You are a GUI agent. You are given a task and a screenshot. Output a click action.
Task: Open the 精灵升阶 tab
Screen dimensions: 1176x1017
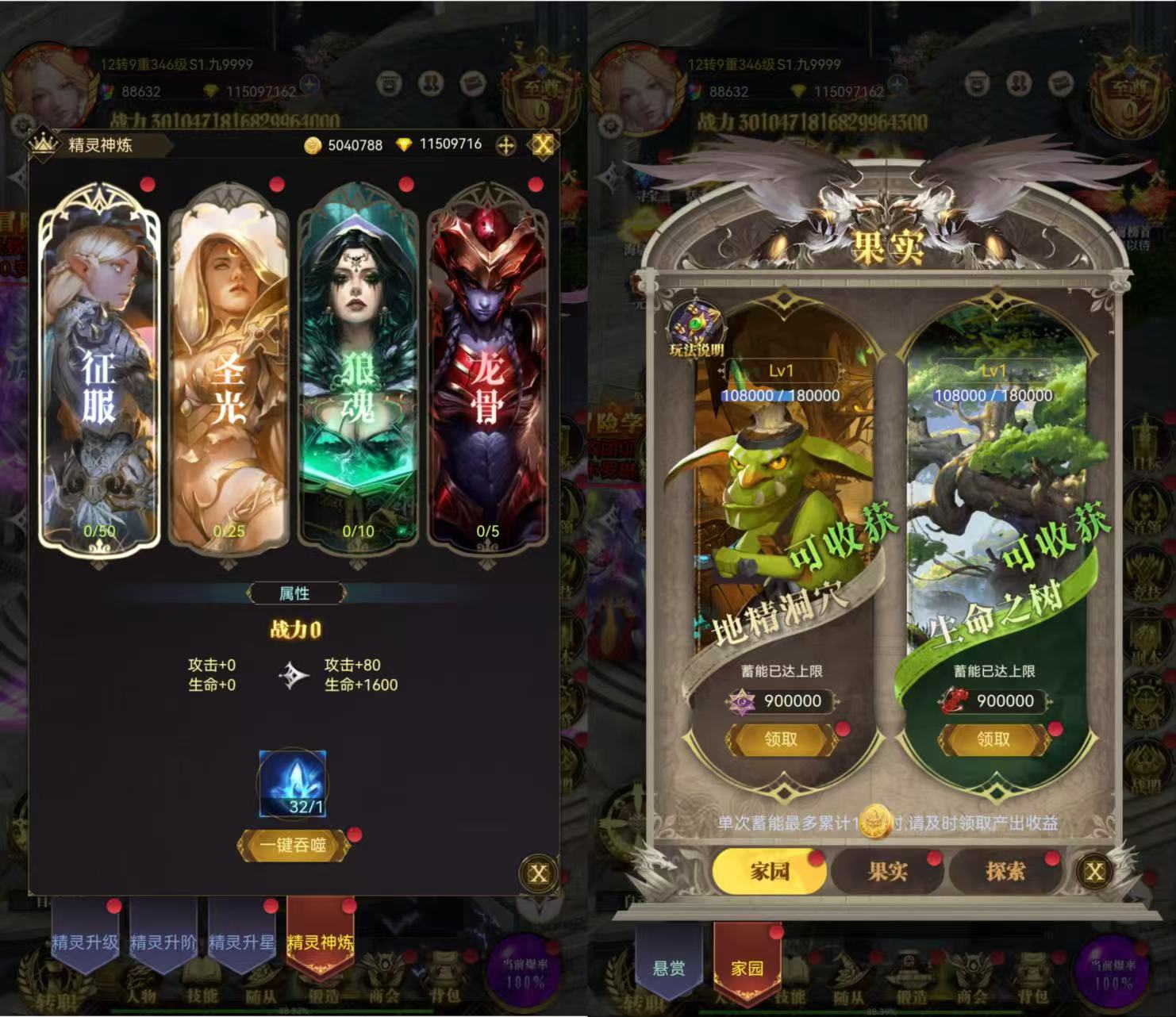click(x=163, y=942)
